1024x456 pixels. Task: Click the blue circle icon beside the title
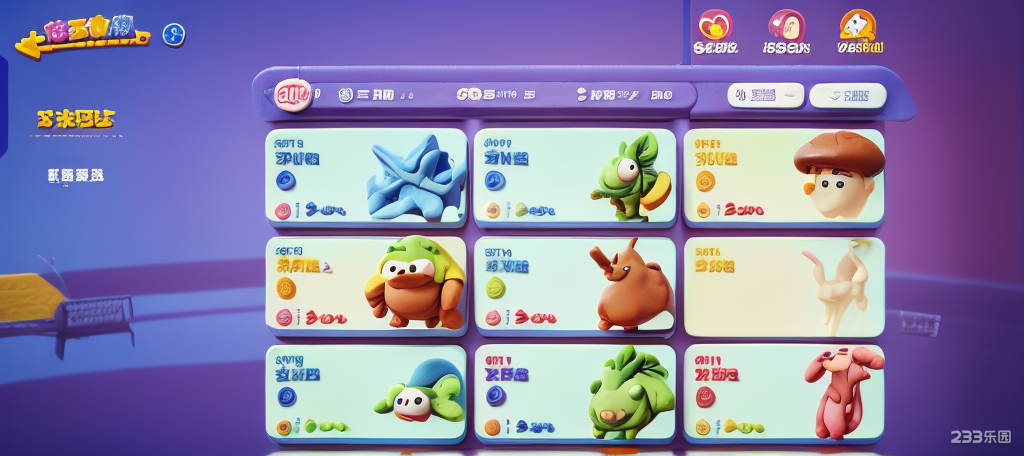(x=174, y=36)
